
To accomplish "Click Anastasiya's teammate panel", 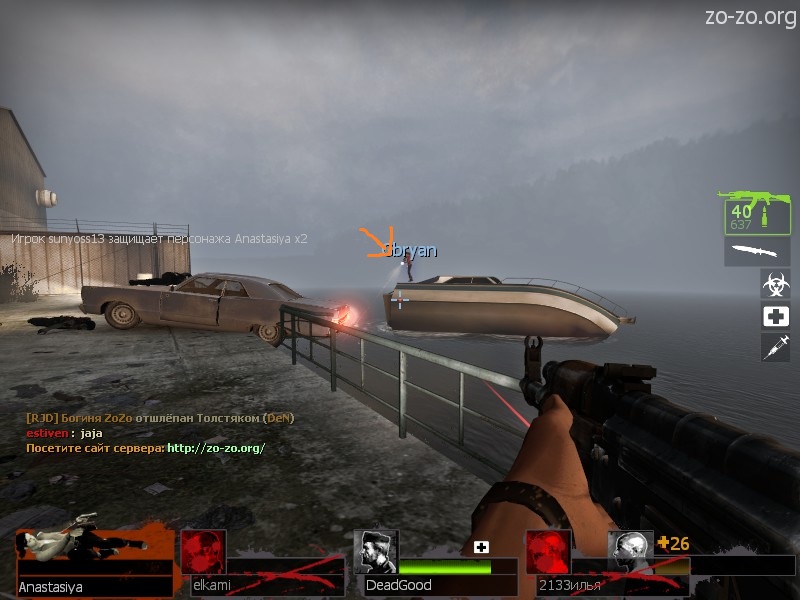I will 95,562.
